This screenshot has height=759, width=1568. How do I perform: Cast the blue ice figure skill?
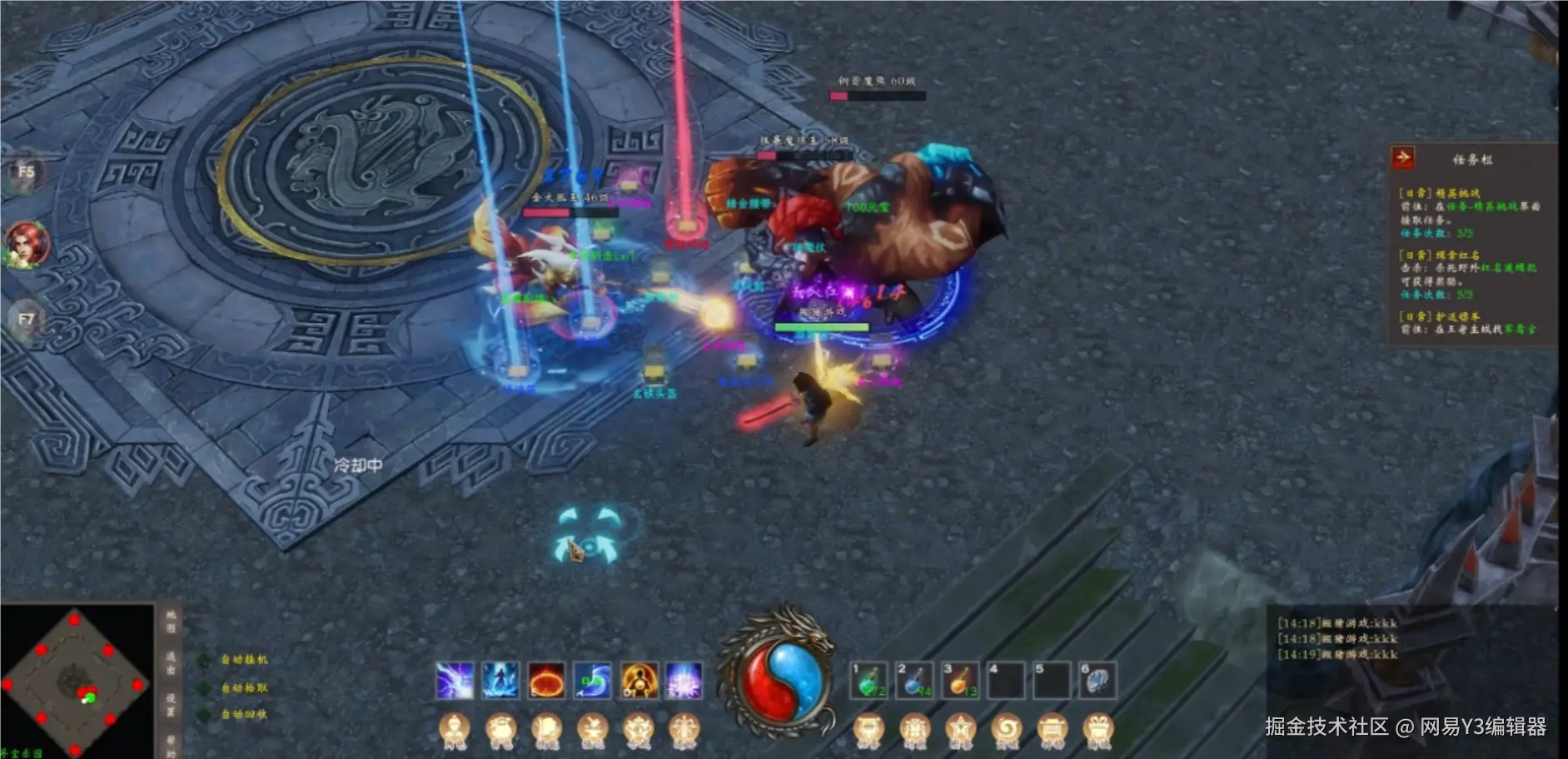pos(500,681)
